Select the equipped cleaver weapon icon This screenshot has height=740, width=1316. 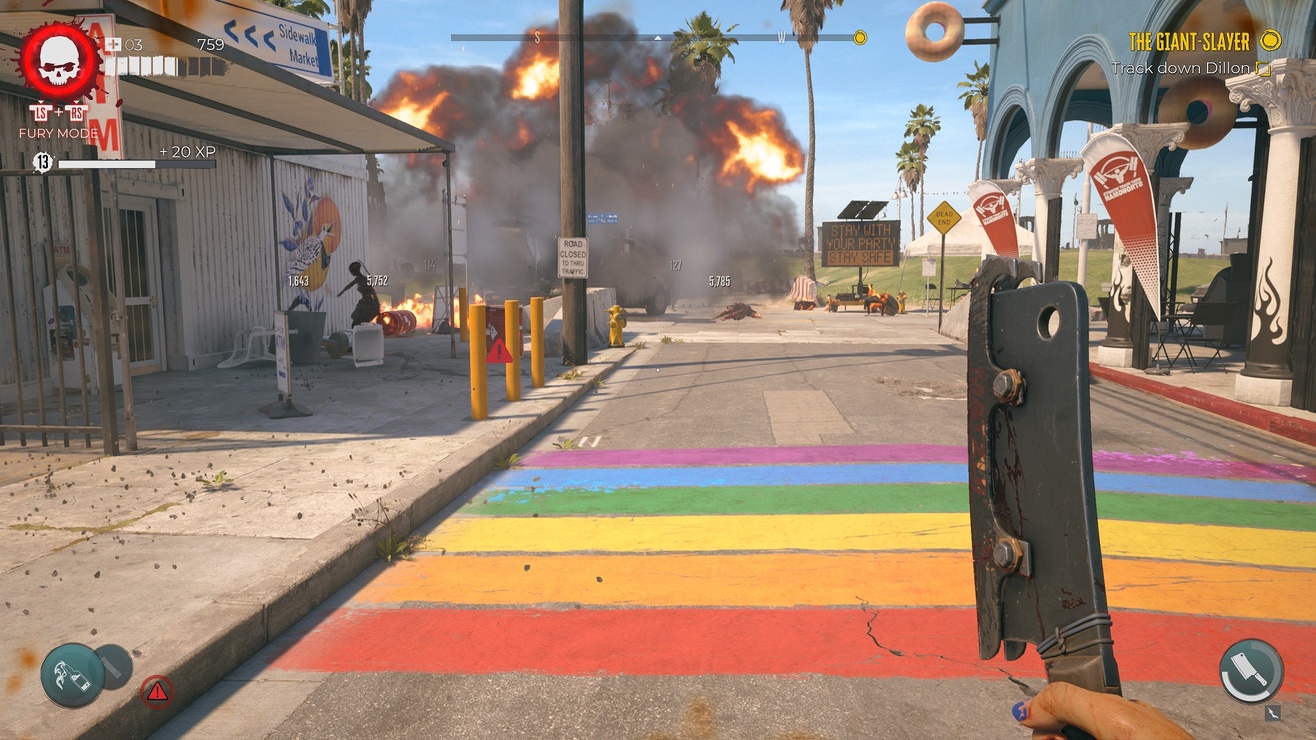1250,670
